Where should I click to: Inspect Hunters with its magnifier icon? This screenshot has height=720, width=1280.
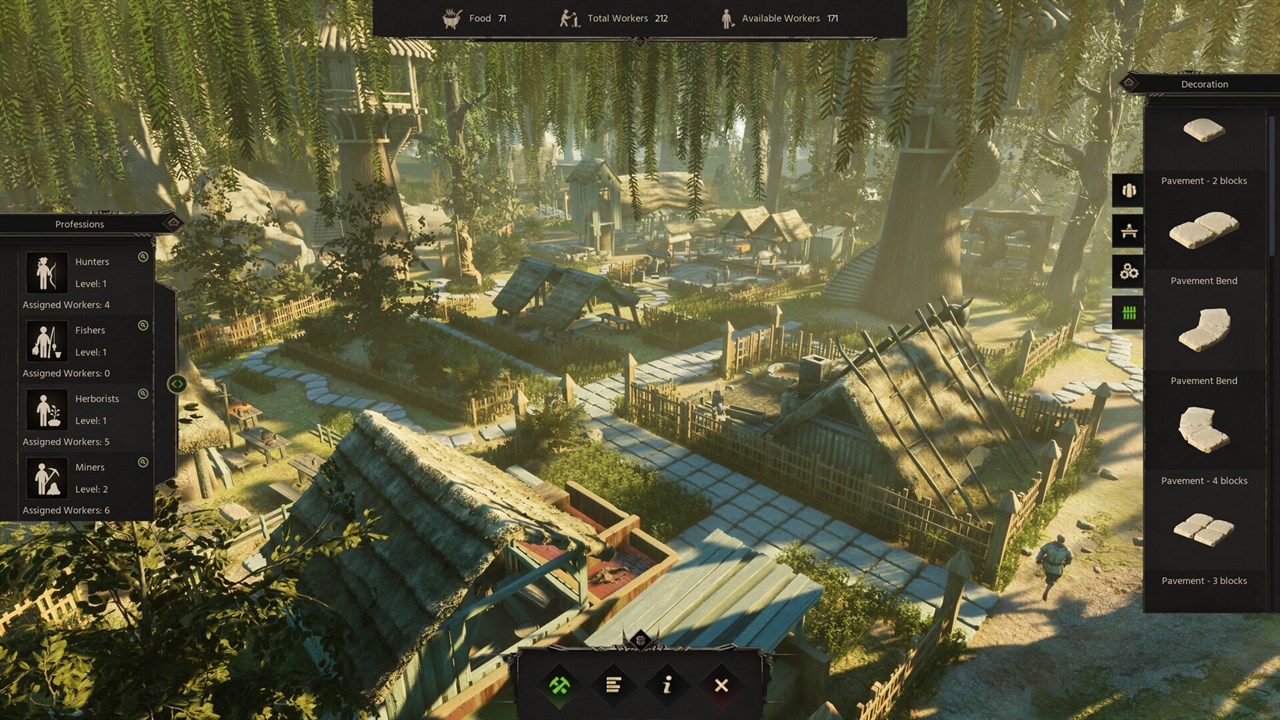(x=143, y=257)
